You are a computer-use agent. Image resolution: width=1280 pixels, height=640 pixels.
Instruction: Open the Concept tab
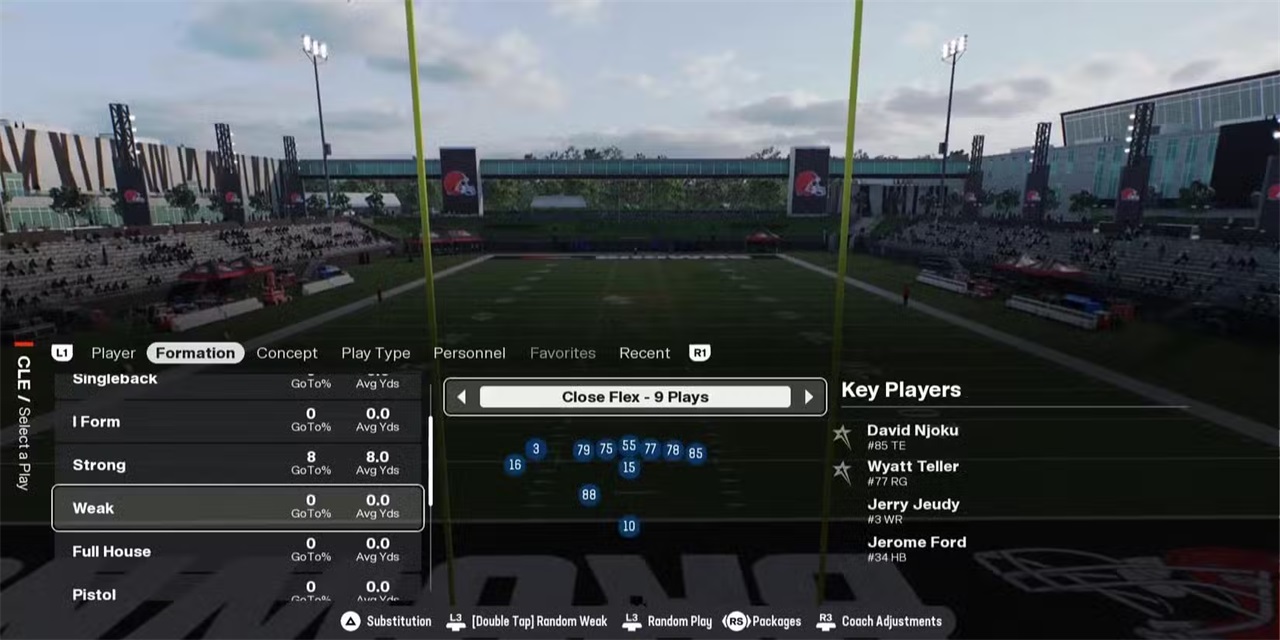pyautogui.click(x=287, y=353)
